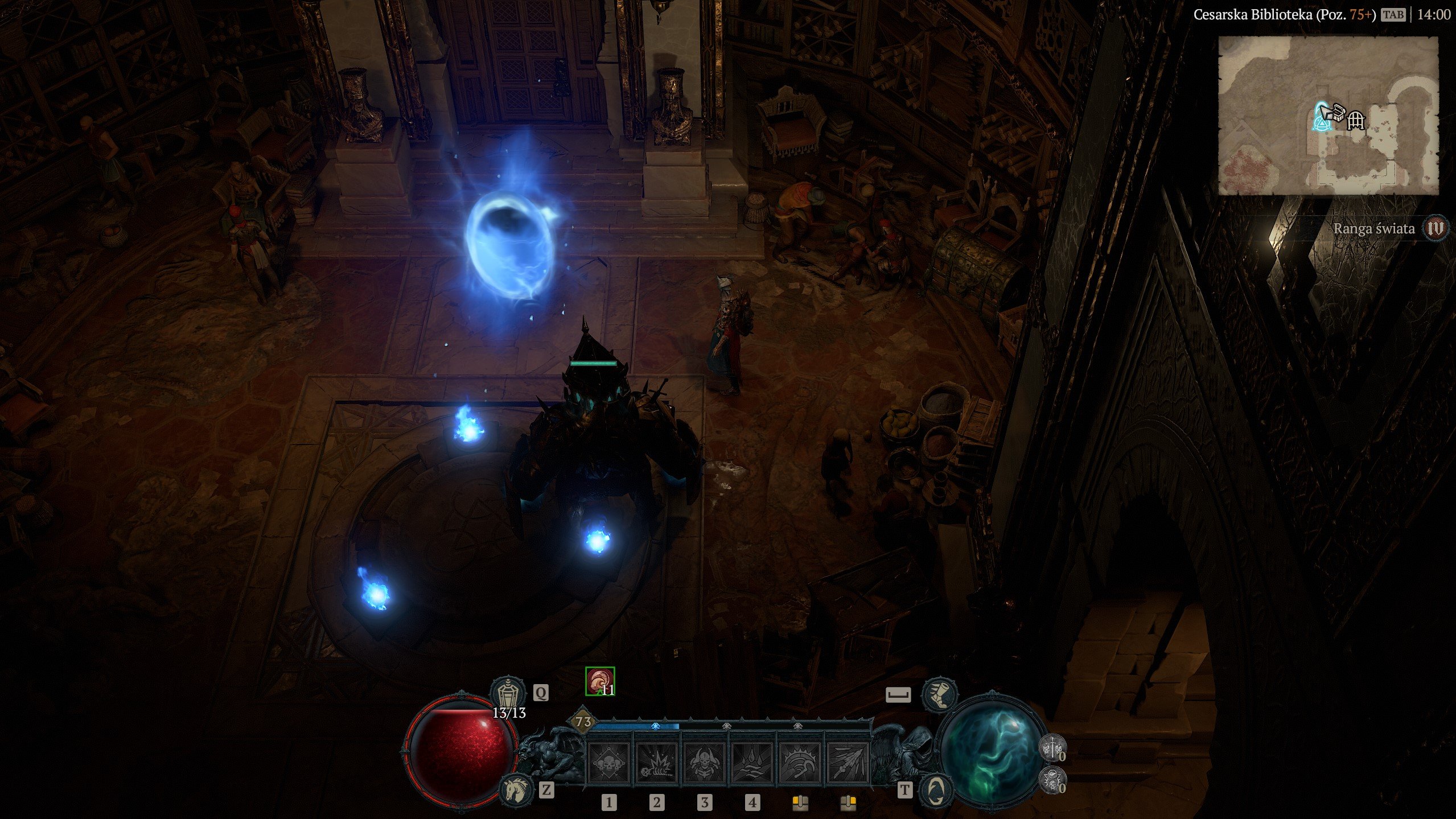Select the skeleton warriors minion counter
The width and height of the screenshot is (1456, 819).
(1052, 748)
